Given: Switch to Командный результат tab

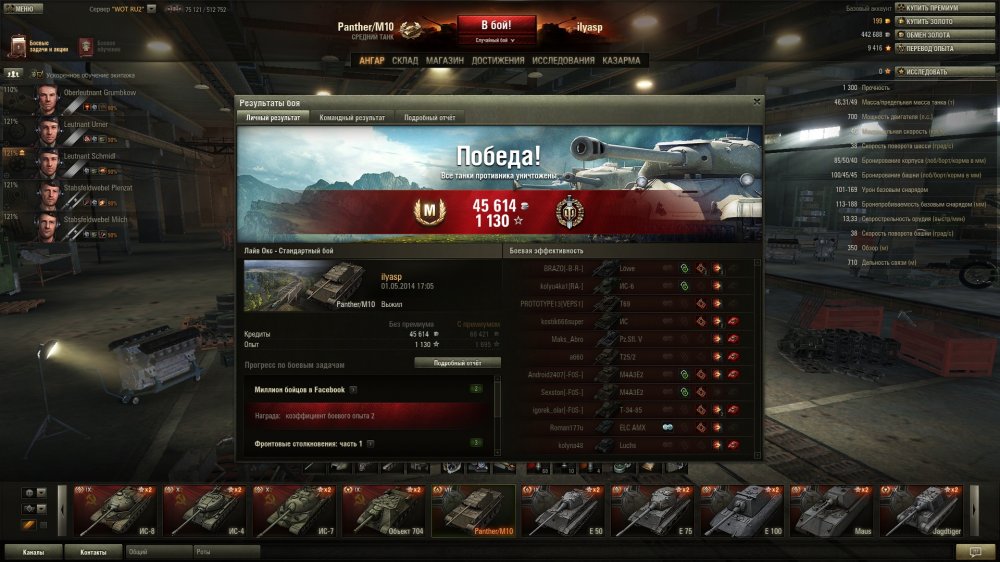Looking at the screenshot, I should pyautogui.click(x=351, y=117).
